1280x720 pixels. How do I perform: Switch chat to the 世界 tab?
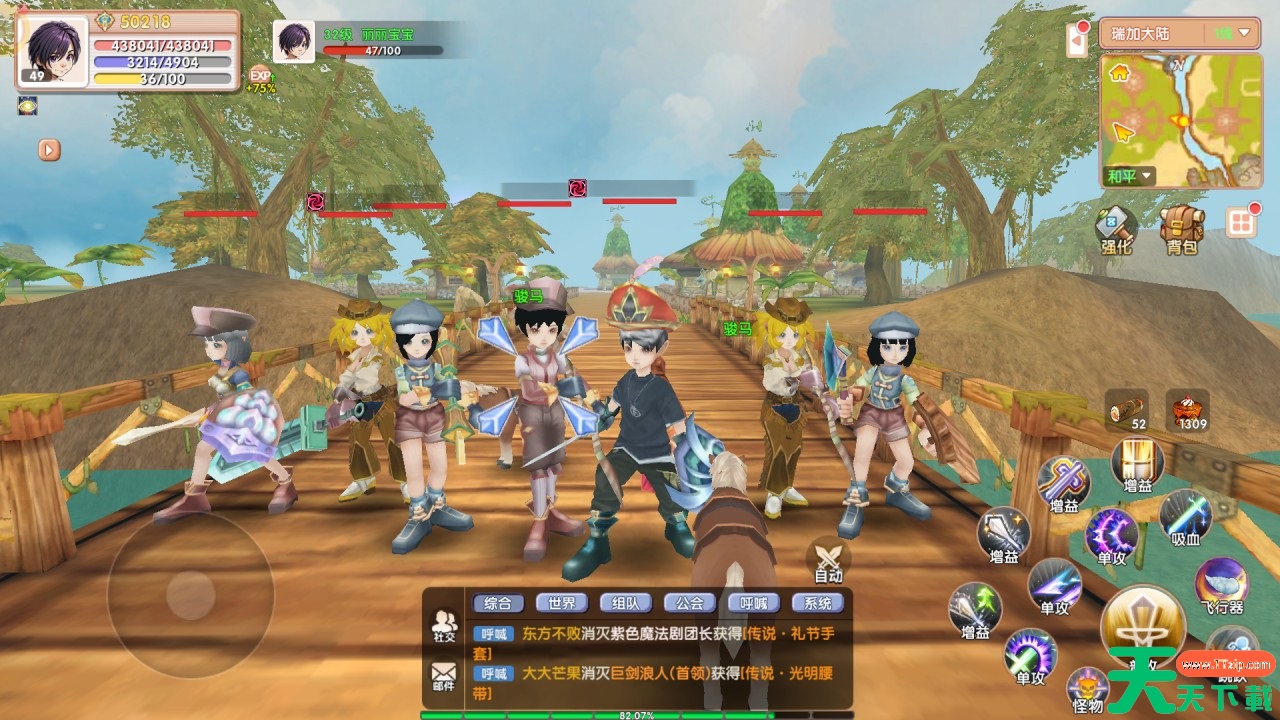click(561, 603)
